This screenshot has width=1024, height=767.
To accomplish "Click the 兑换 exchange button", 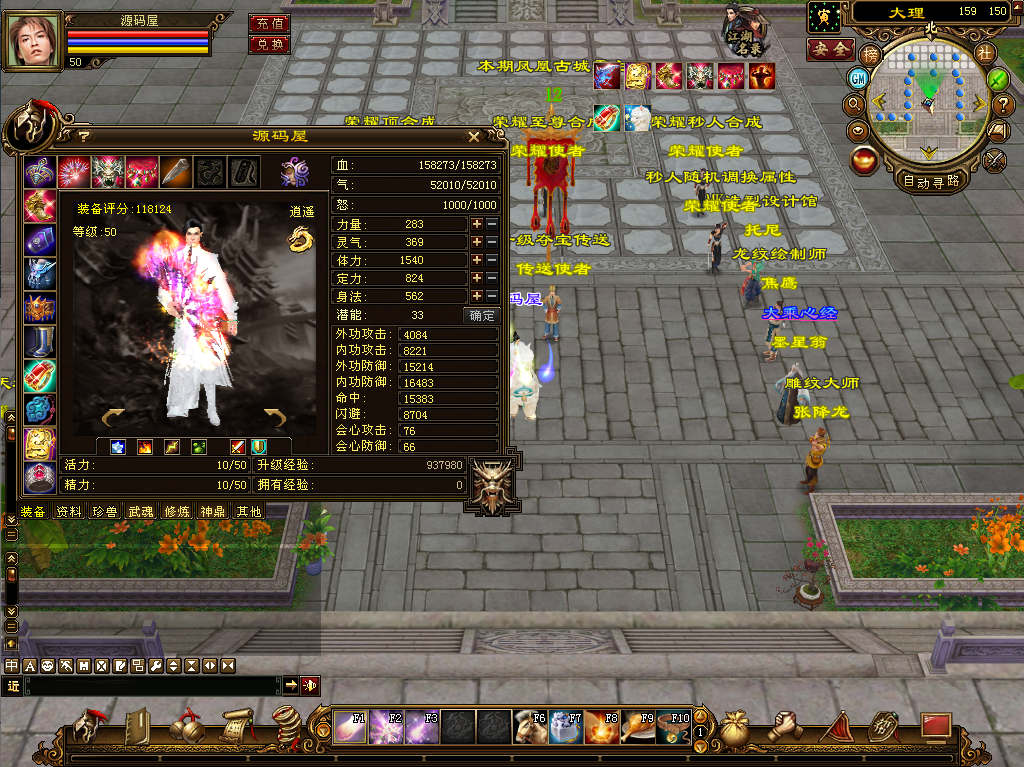I will pos(269,45).
